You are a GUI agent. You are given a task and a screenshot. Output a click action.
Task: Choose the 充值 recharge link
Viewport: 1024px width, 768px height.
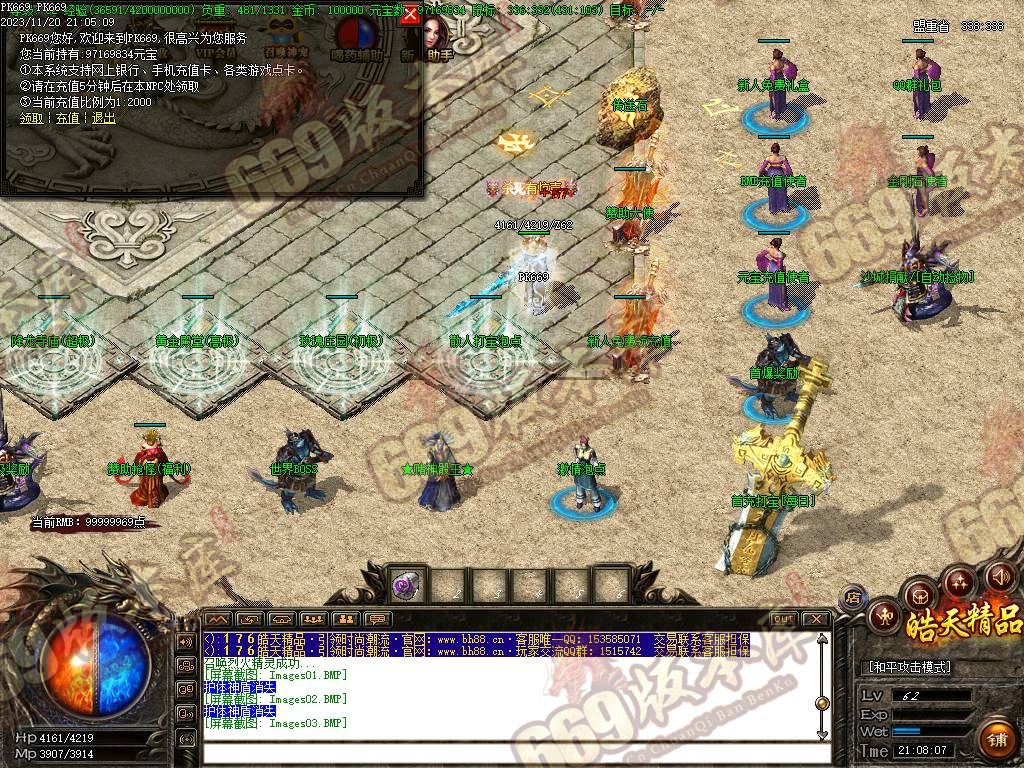pos(67,117)
